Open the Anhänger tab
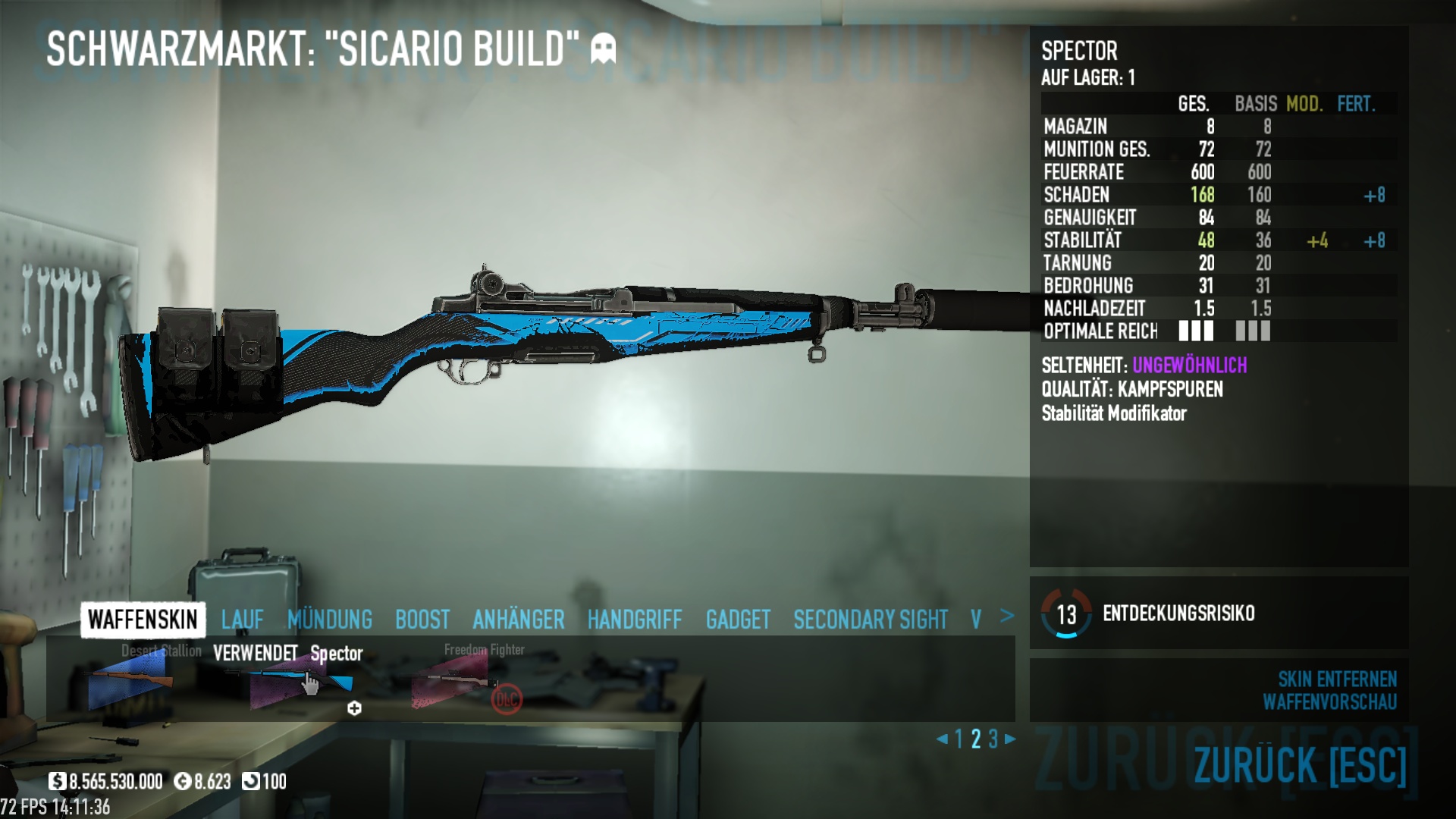The width and height of the screenshot is (1456, 819). tap(519, 620)
